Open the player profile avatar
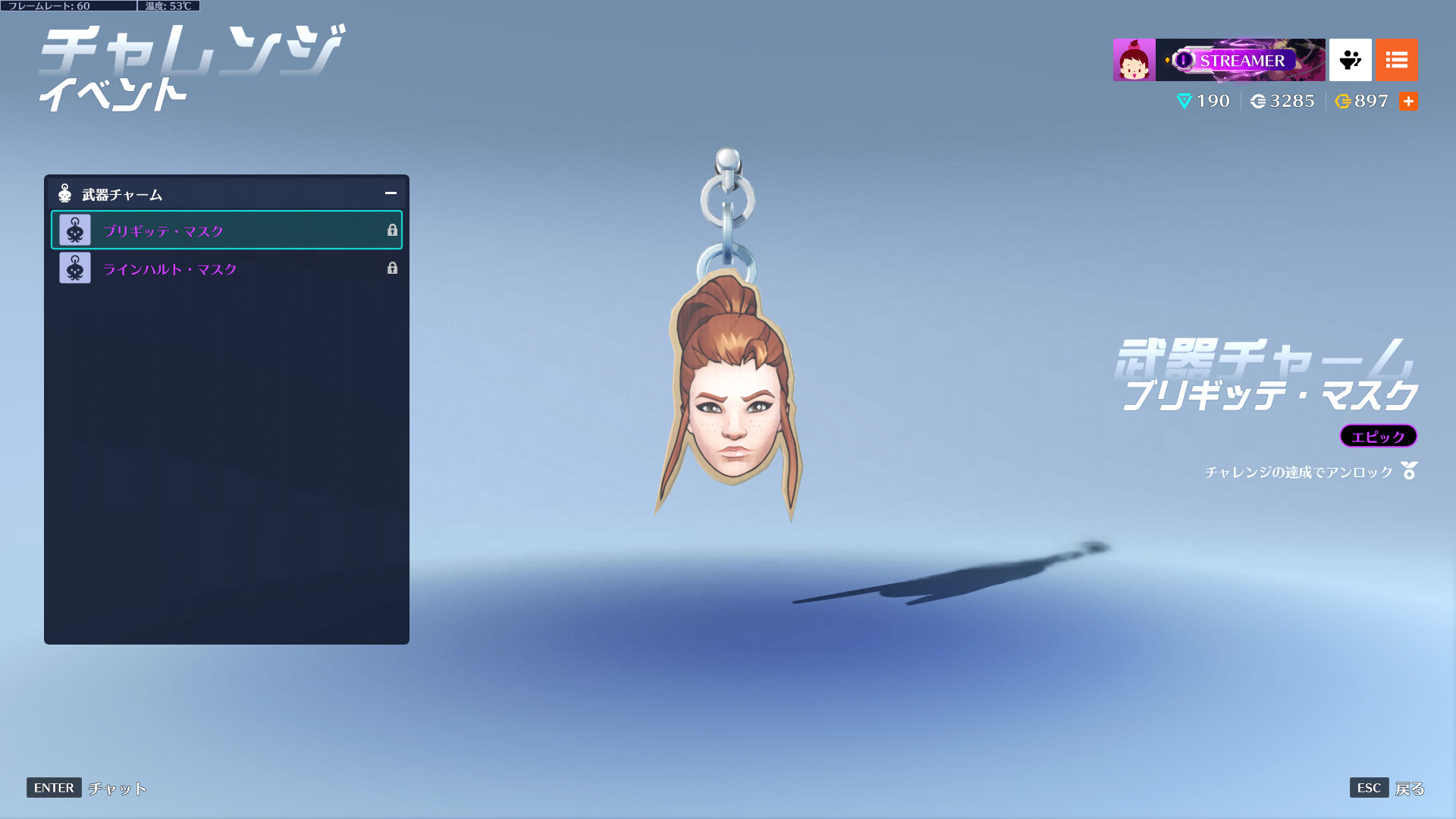This screenshot has width=1456, height=819. (1134, 60)
